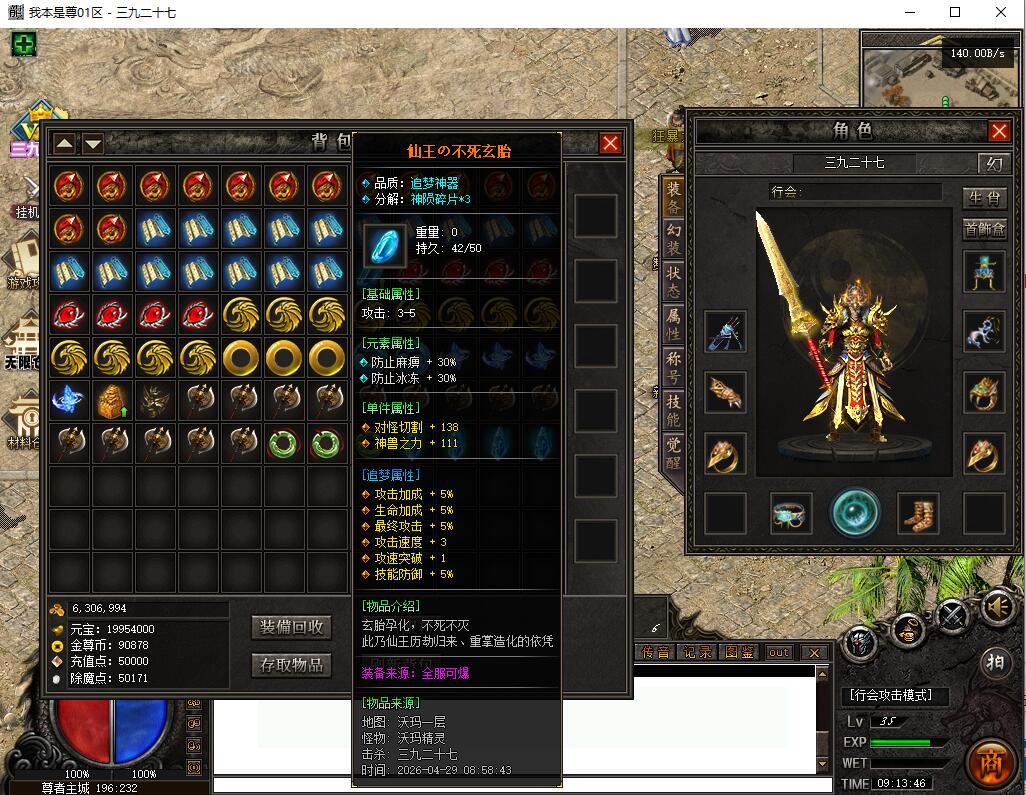Click the 生肖 zodiac button
Viewport: 1026px width, 795px height.
pyautogui.click(x=984, y=197)
